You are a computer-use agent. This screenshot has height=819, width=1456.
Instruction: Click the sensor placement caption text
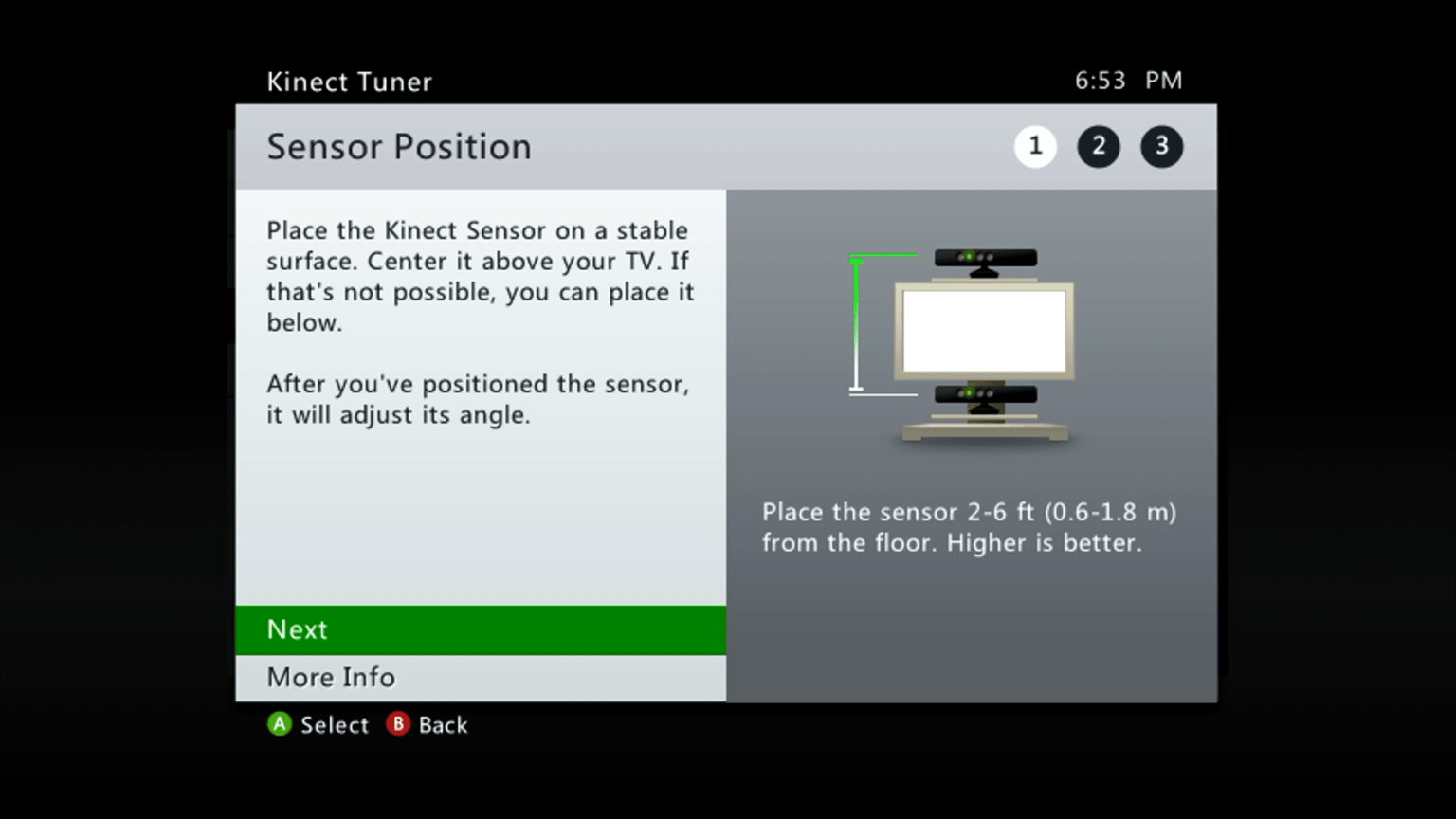pyautogui.click(x=969, y=527)
